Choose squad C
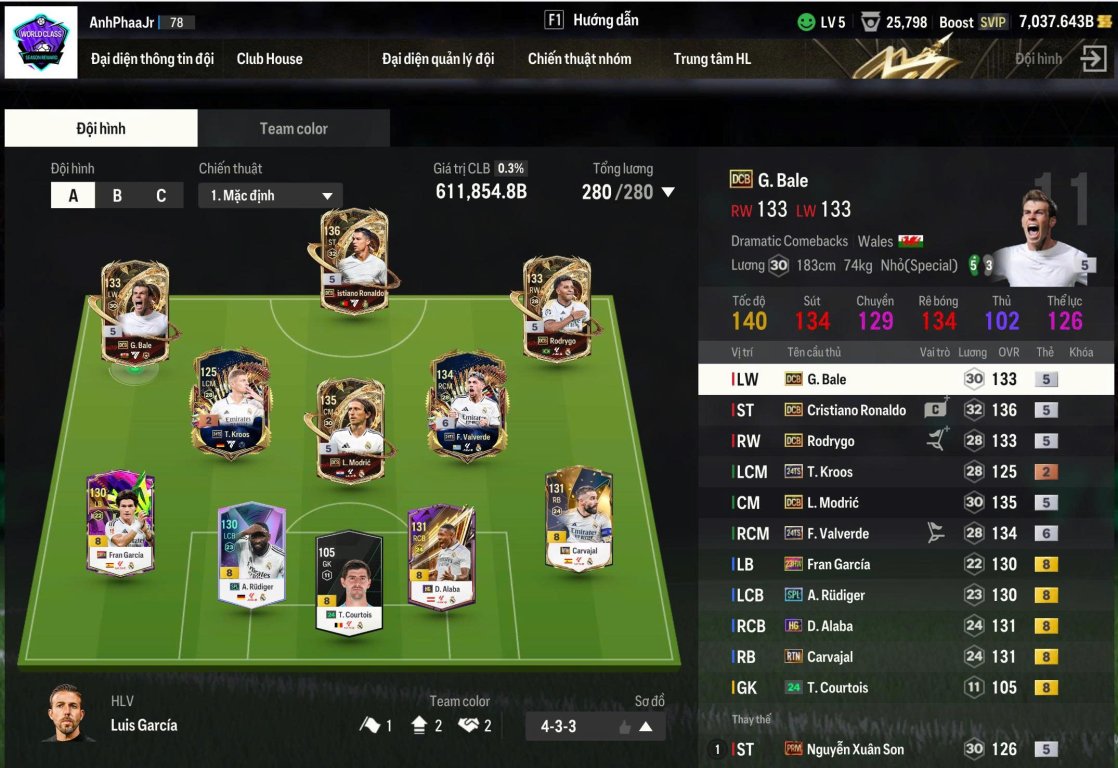This screenshot has height=768, width=1118. tap(161, 196)
